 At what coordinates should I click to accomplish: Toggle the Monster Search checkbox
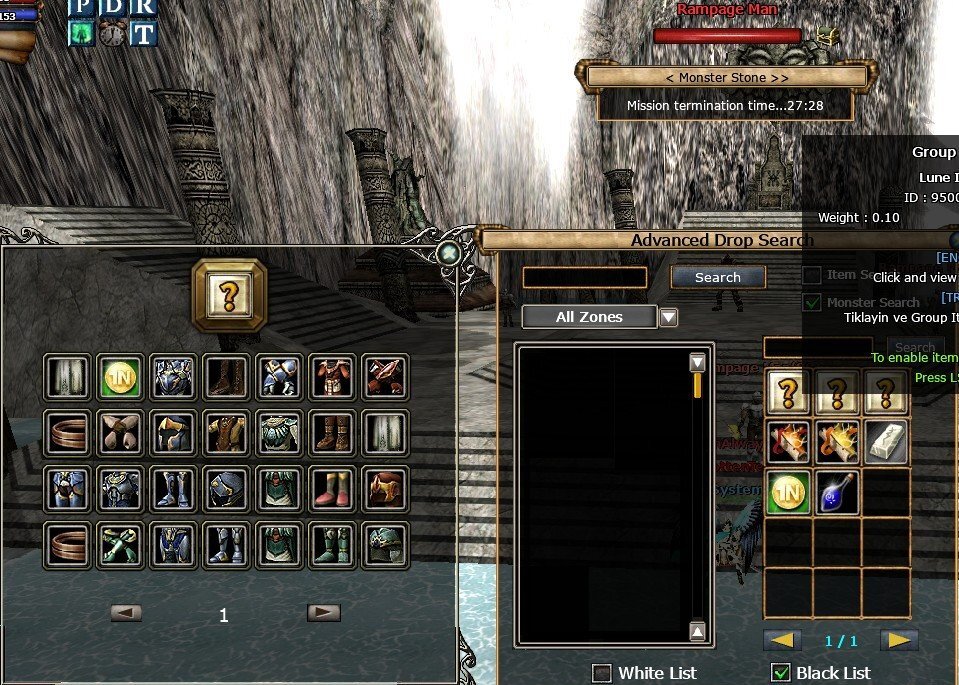[813, 302]
